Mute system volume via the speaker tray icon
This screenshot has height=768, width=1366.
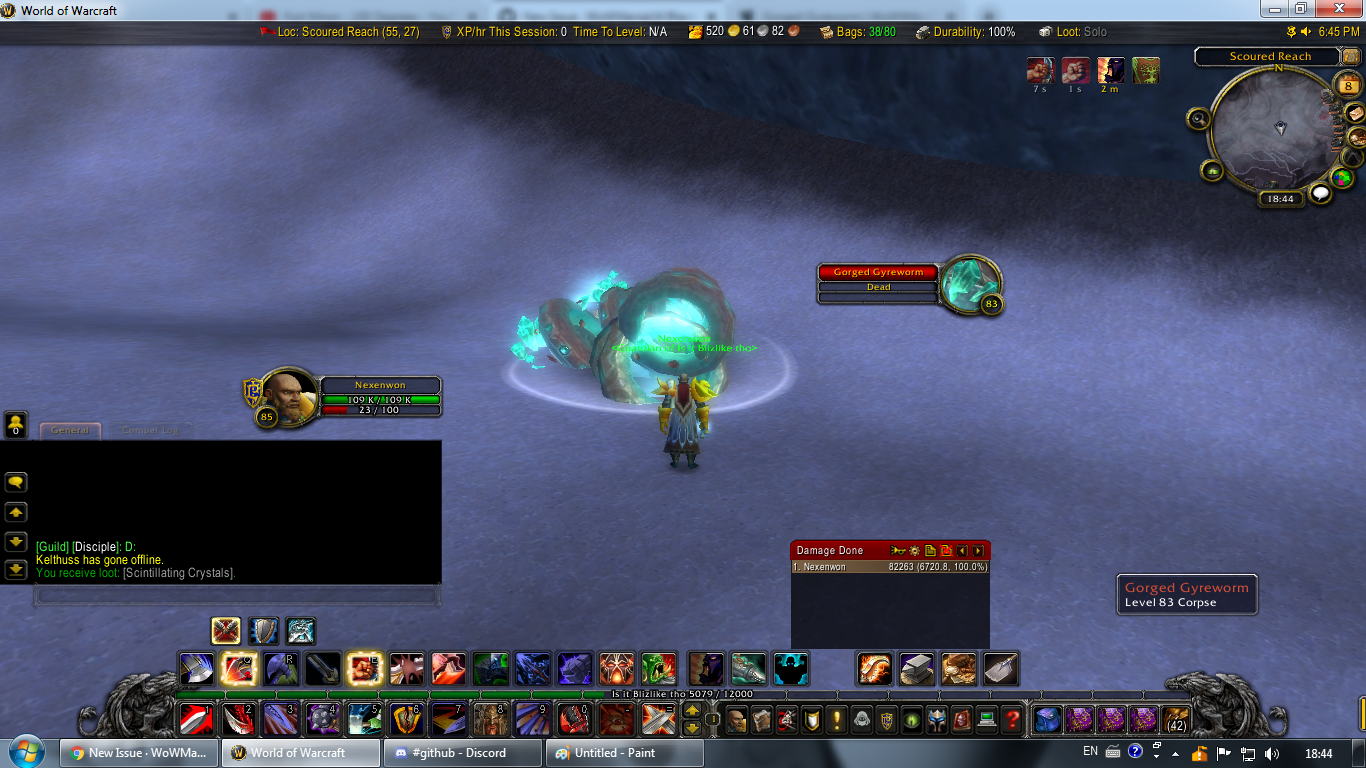tap(1272, 753)
